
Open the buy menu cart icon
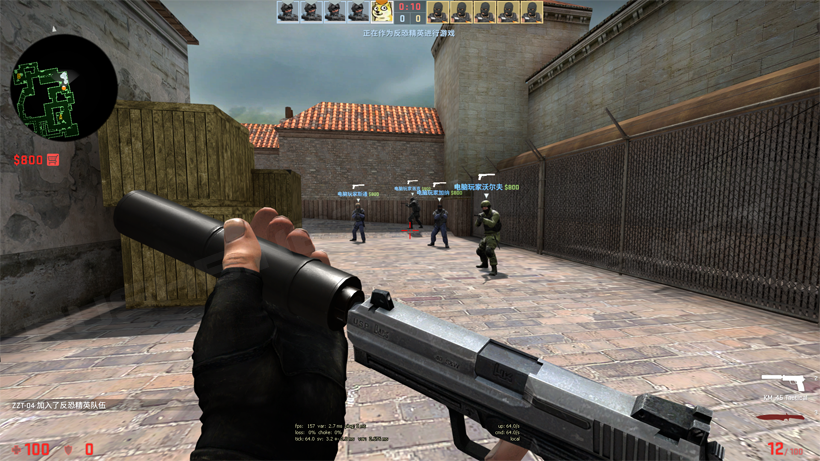pyautogui.click(x=53, y=160)
